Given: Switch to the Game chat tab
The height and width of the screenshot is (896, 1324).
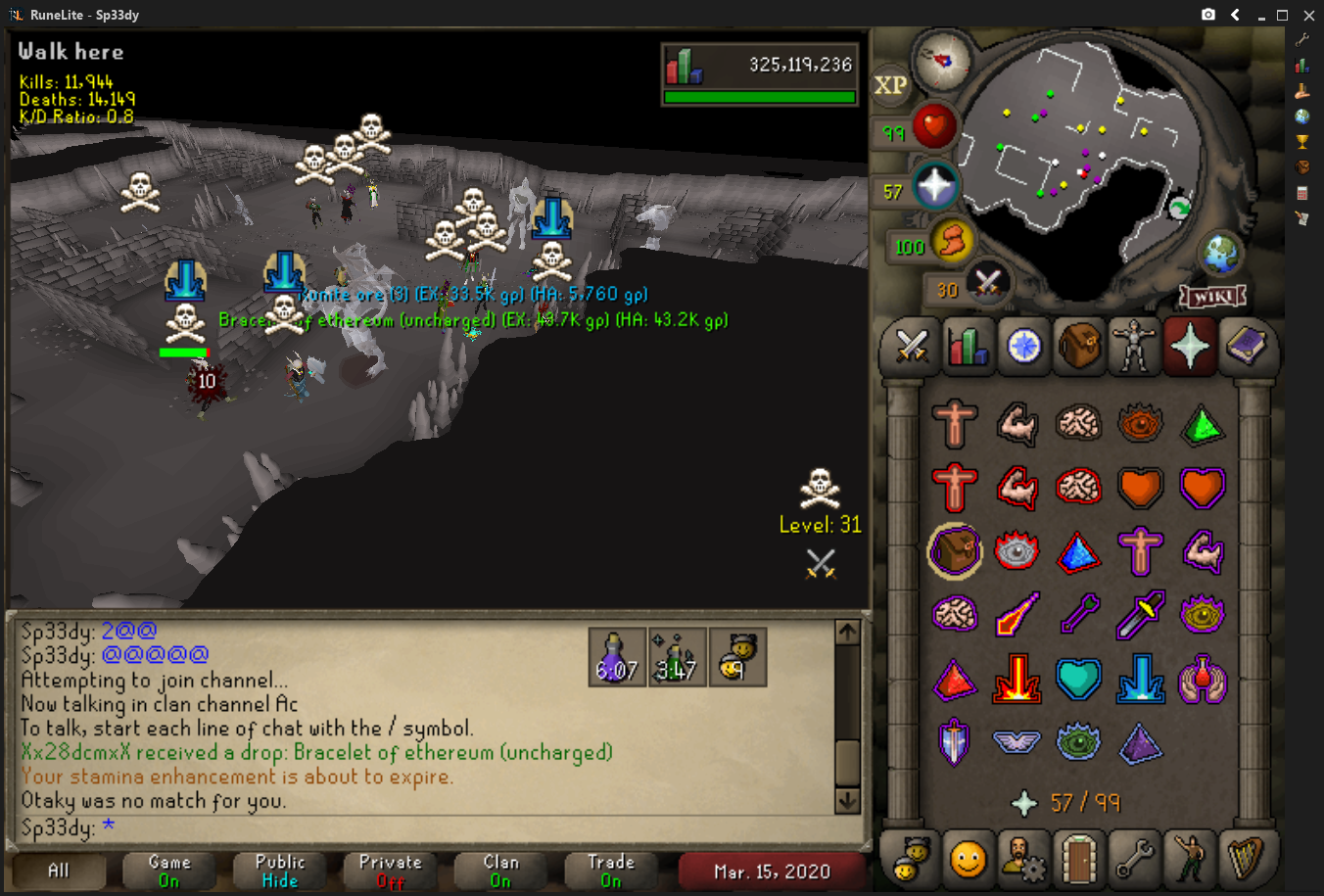Looking at the screenshot, I should click(169, 870).
